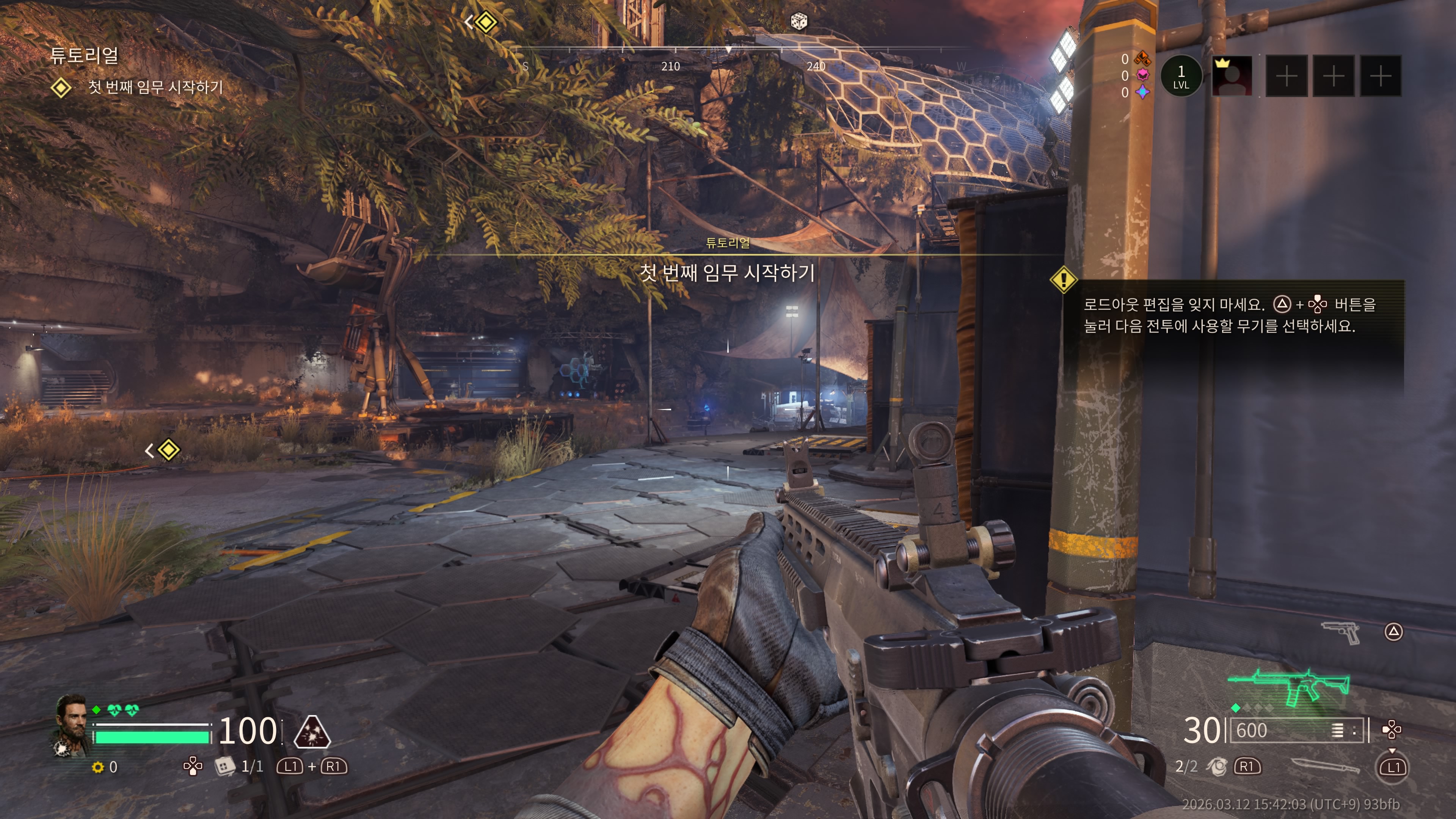Select the pink spiky badge currency icon
The height and width of the screenshot is (819, 1456).
pos(1143,75)
